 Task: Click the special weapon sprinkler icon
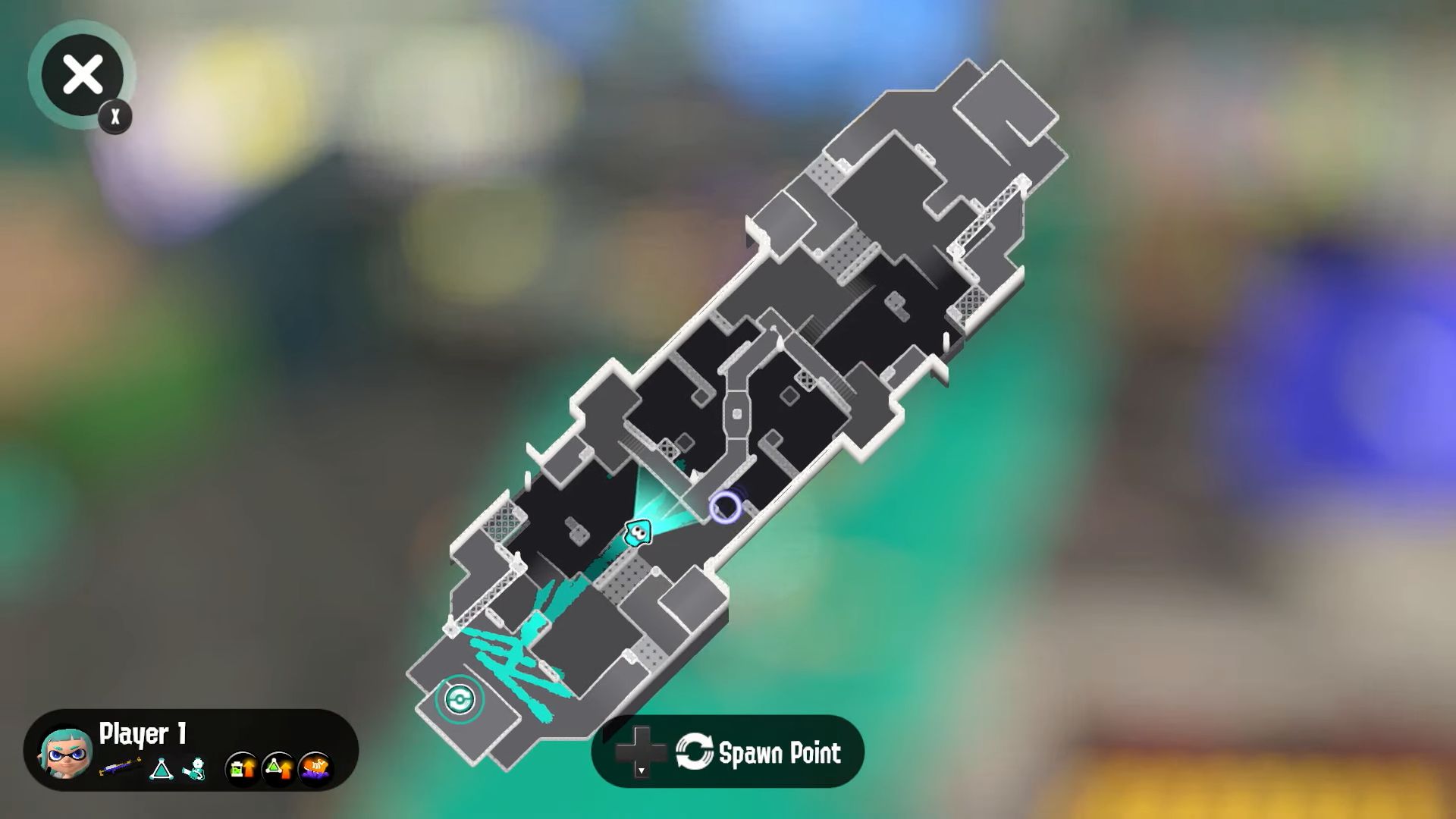point(196,767)
